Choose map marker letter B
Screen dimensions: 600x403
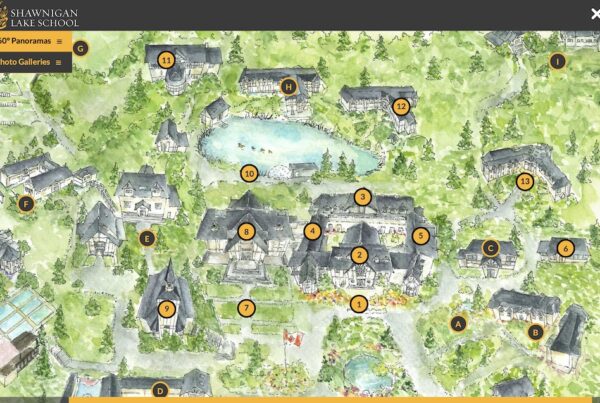pyautogui.click(x=535, y=331)
